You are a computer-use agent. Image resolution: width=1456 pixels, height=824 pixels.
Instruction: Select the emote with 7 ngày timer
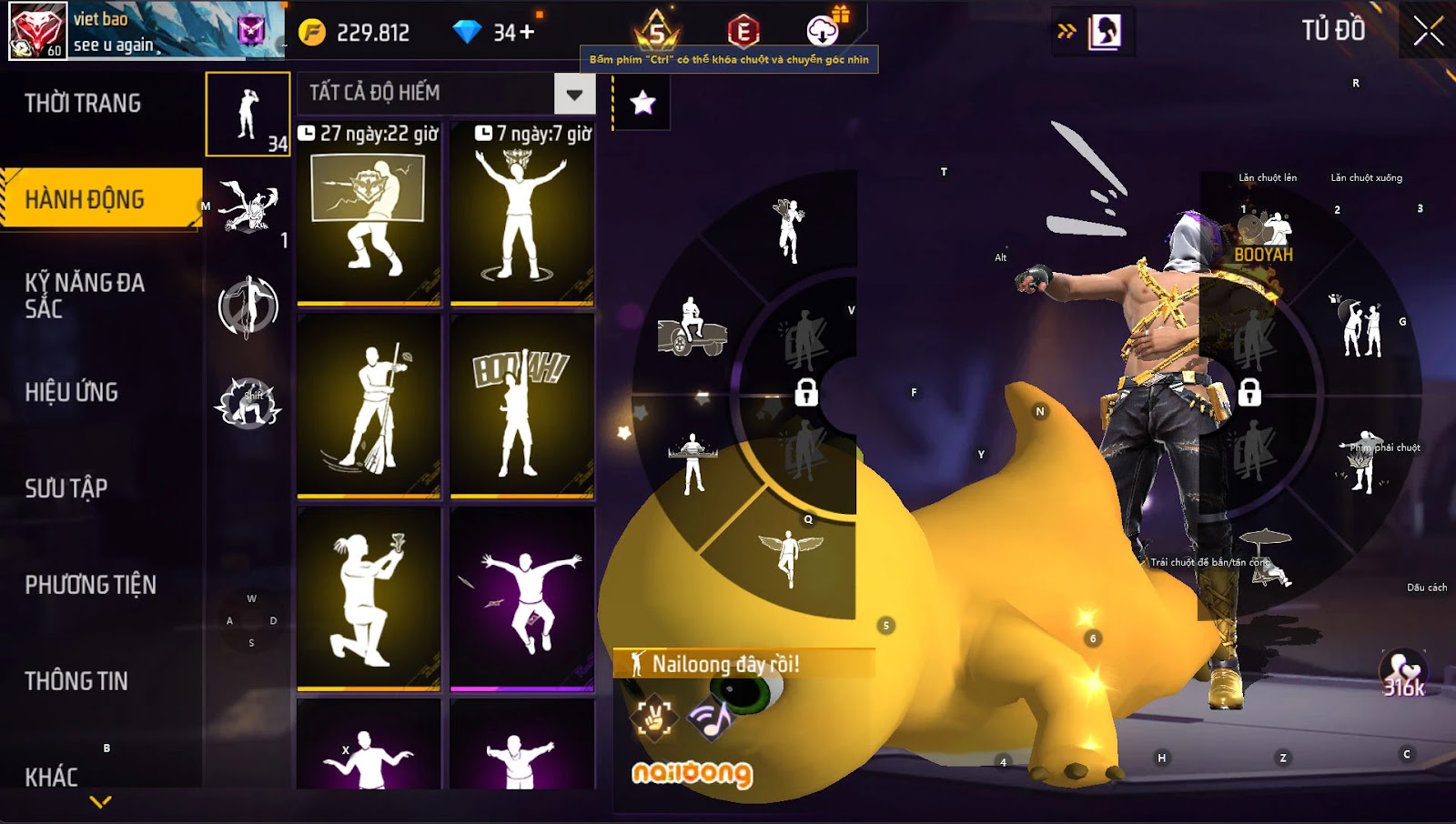[522, 215]
